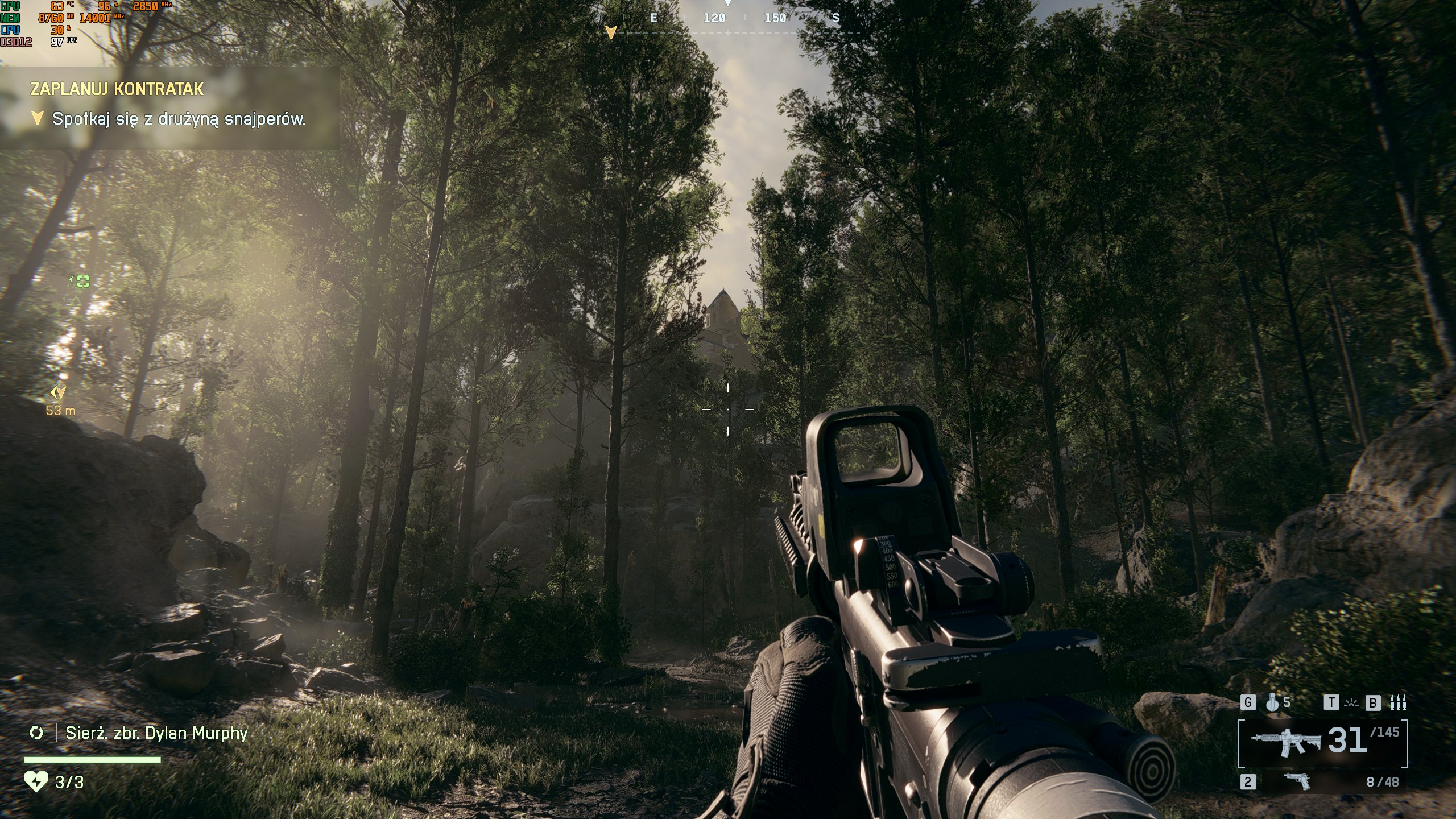Select the assault rifle primary weapon icon
This screenshot has width=1456, height=819.
click(1285, 742)
